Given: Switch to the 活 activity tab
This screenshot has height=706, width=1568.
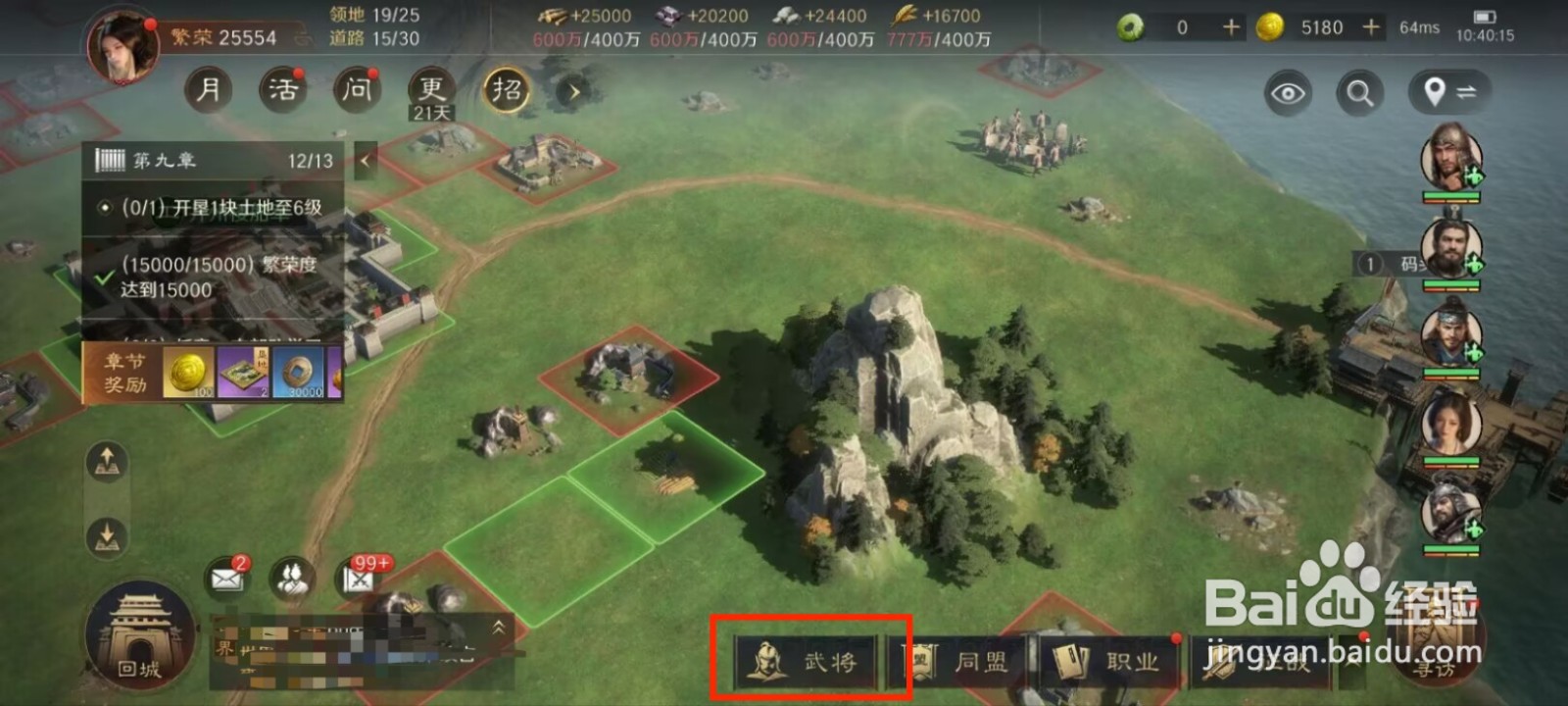Looking at the screenshot, I should pyautogui.click(x=281, y=90).
